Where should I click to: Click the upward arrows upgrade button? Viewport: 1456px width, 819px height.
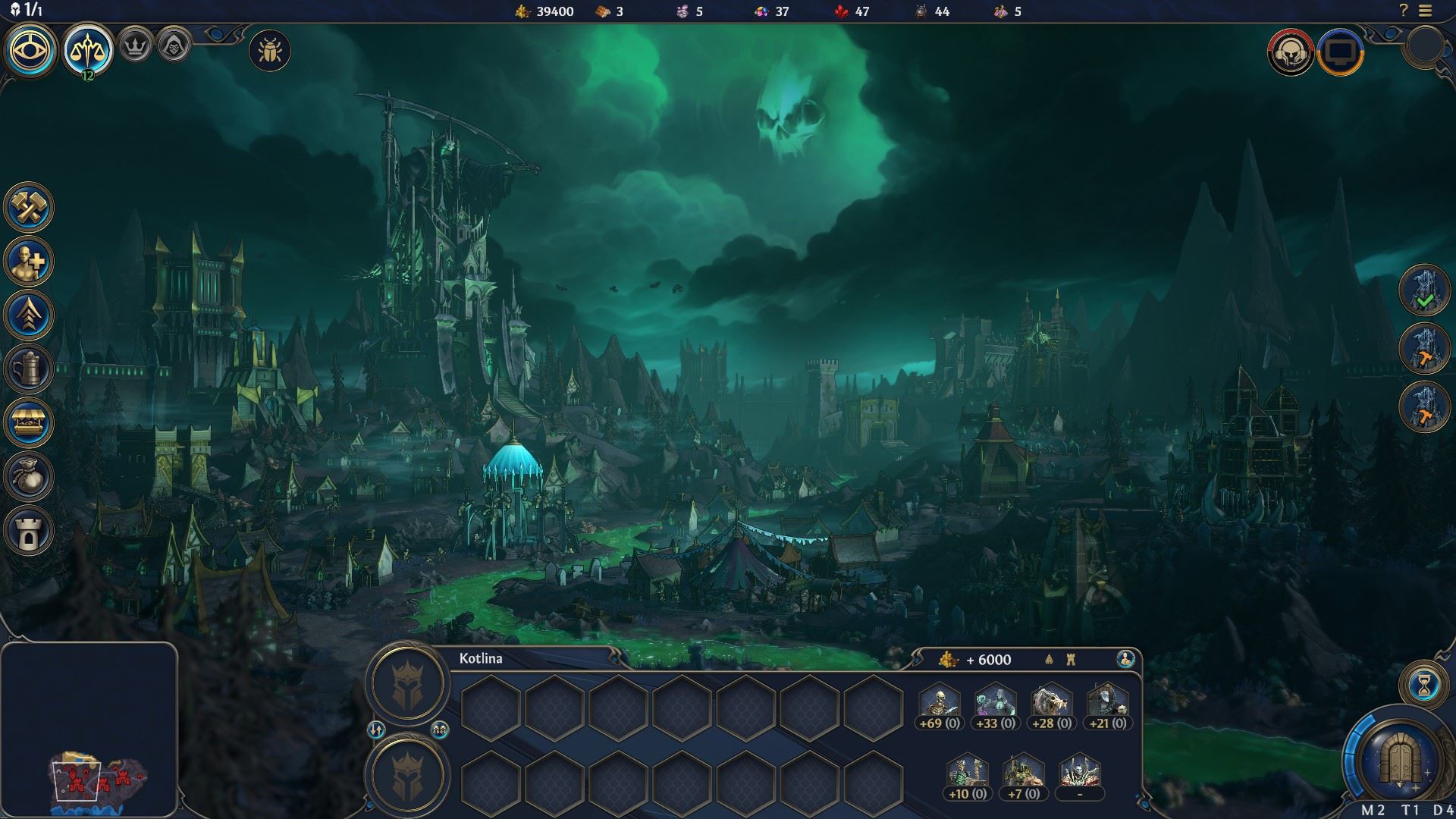point(29,315)
